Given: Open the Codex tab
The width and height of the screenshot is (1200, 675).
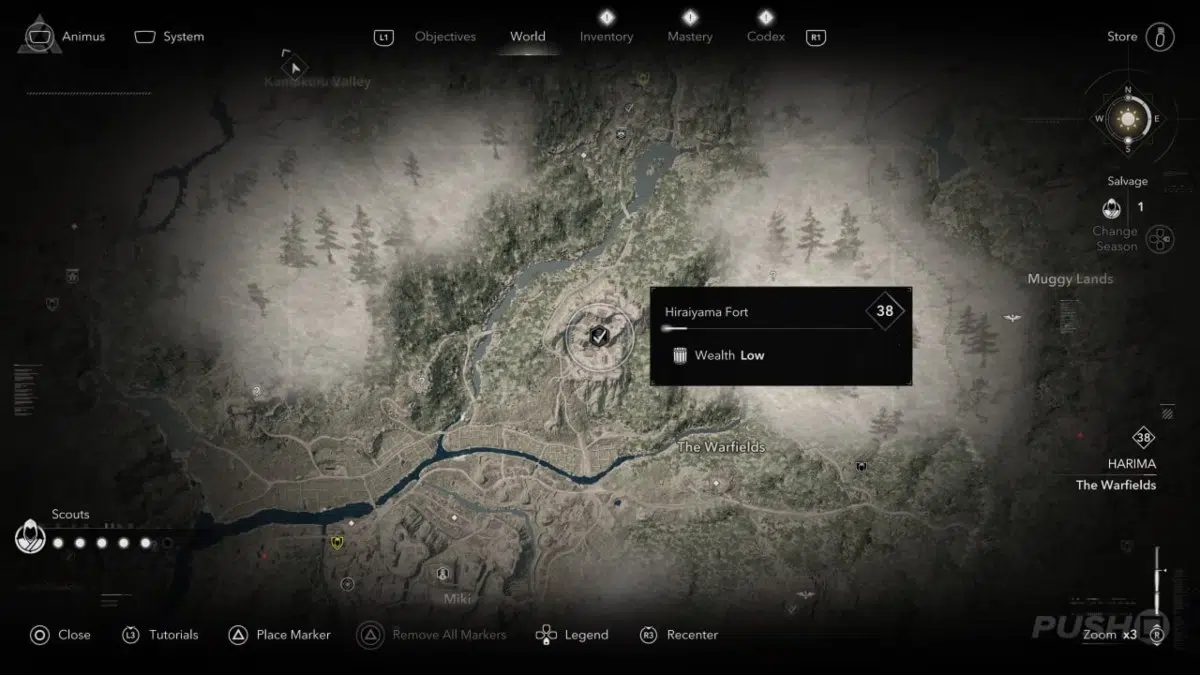Looking at the screenshot, I should (765, 37).
